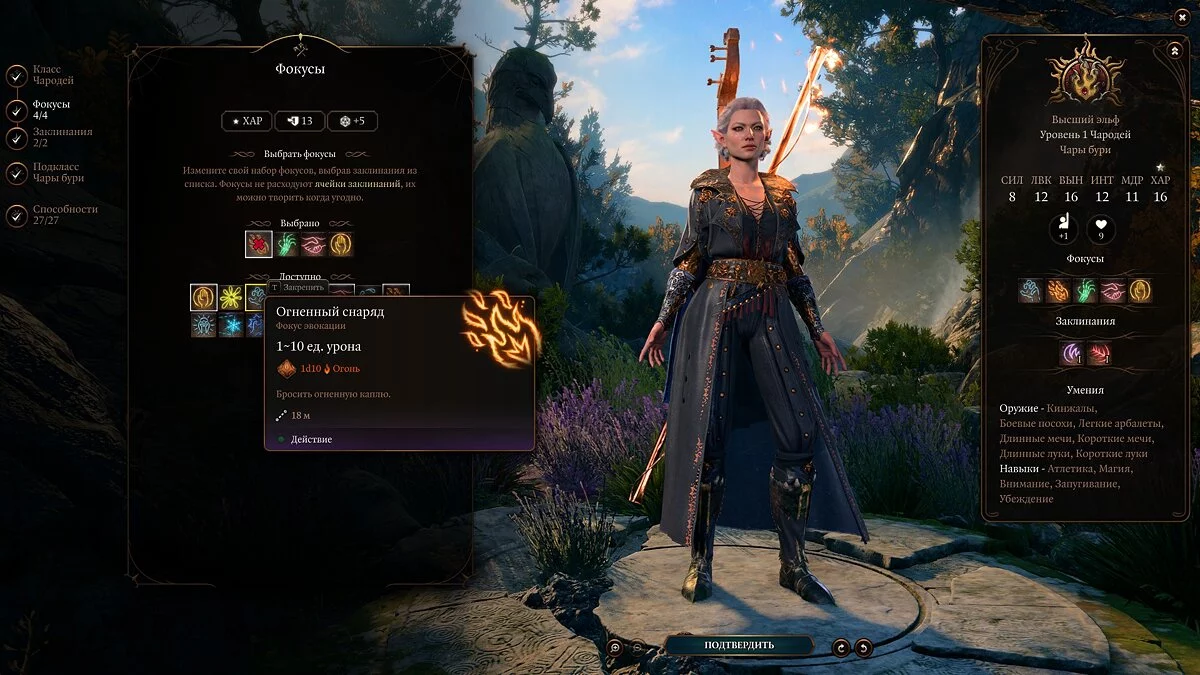This screenshot has width=1200, height=675.
Task: Pick the blue snowflake cantrip from Доступно
Action: 232,325
